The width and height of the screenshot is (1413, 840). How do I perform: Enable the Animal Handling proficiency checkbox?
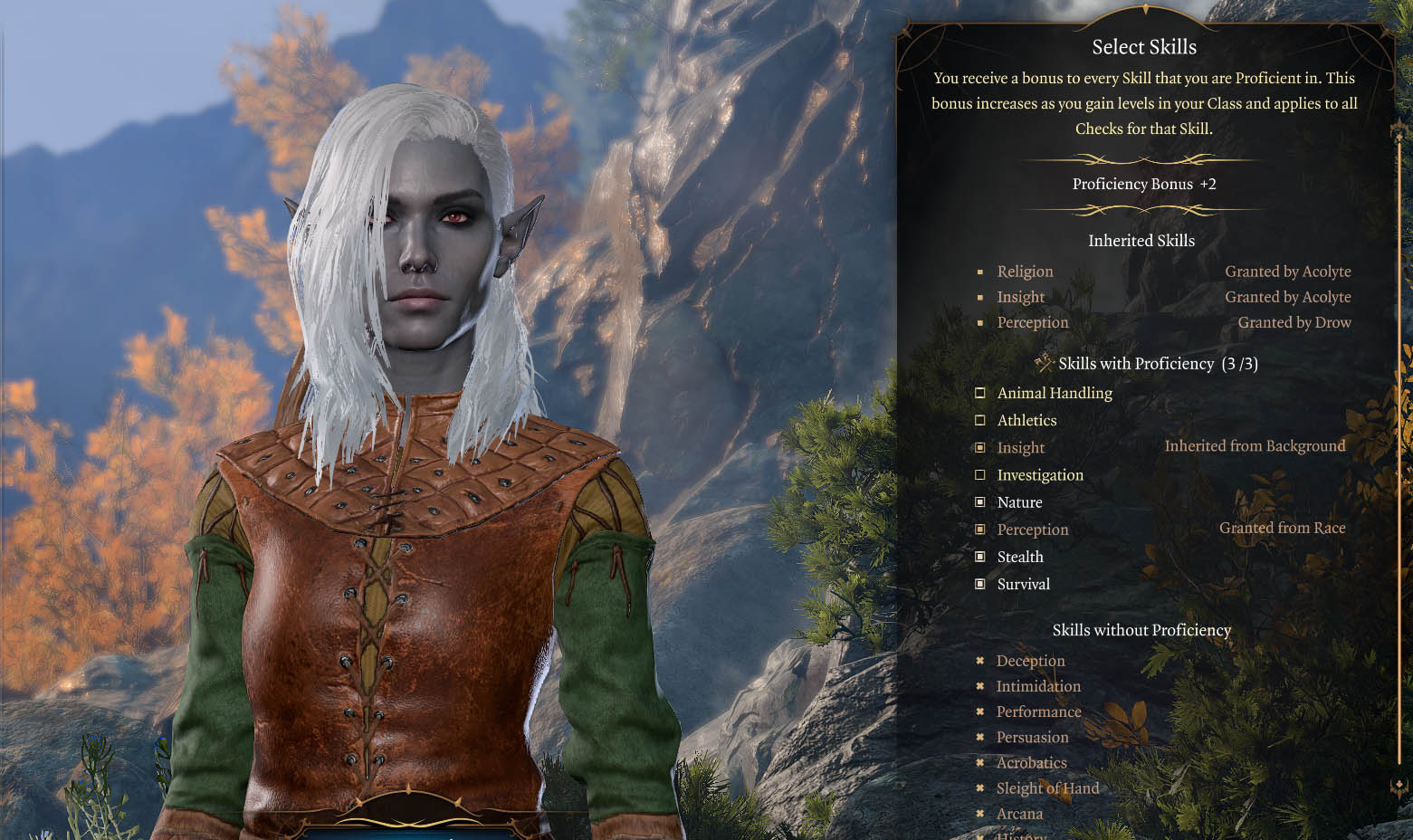click(x=980, y=393)
